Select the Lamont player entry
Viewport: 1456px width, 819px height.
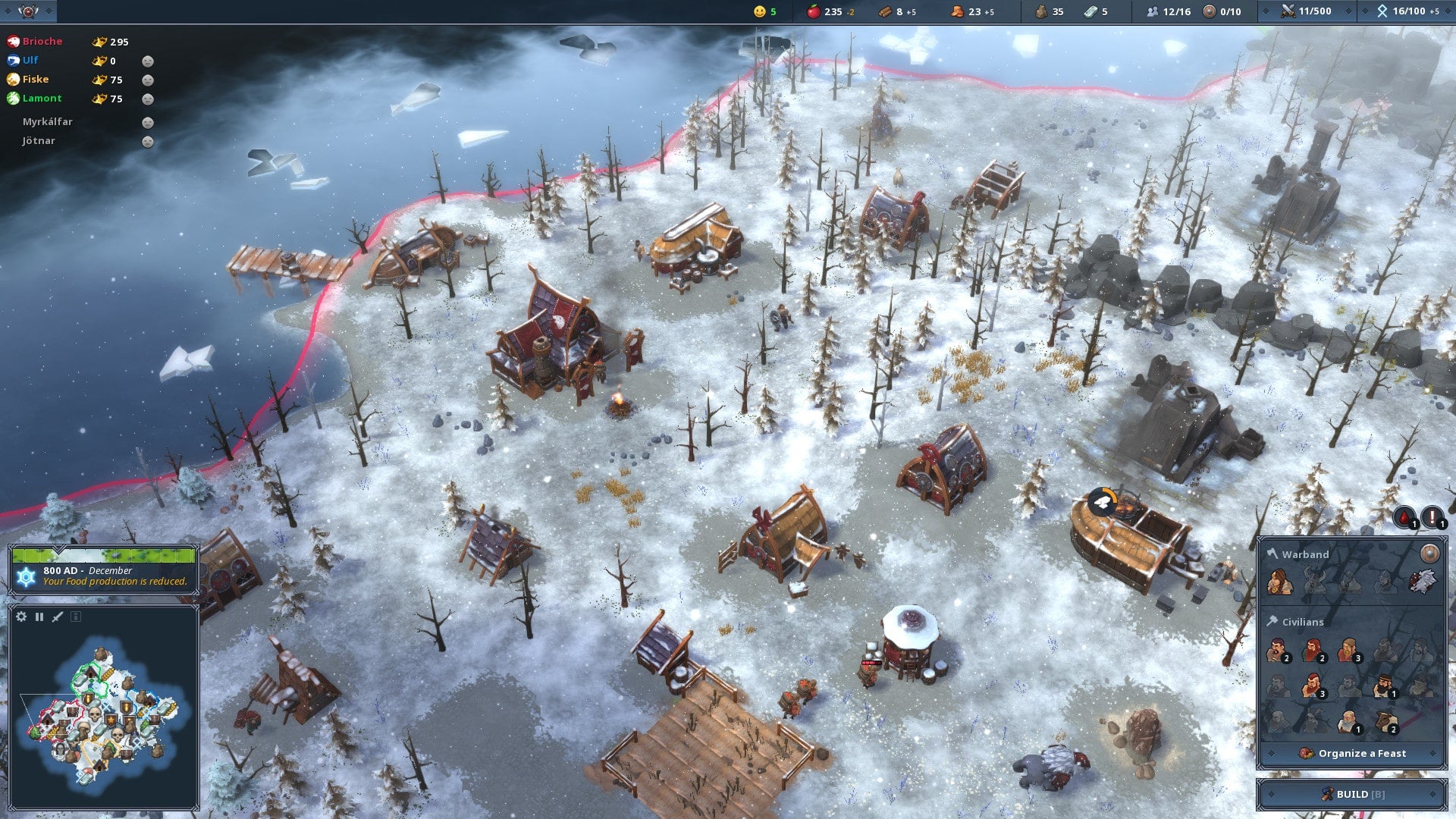tap(42, 98)
